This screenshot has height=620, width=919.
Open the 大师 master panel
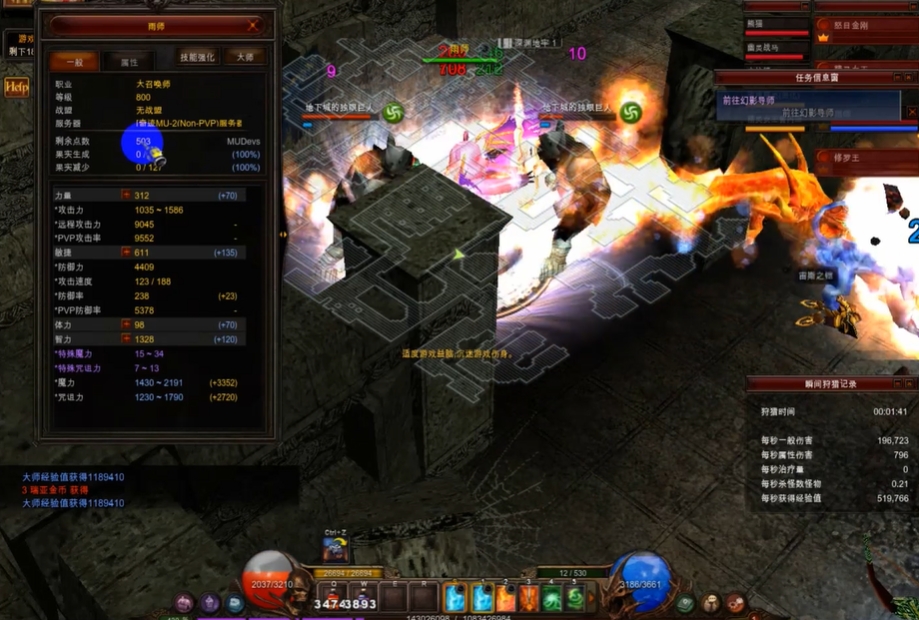click(244, 57)
